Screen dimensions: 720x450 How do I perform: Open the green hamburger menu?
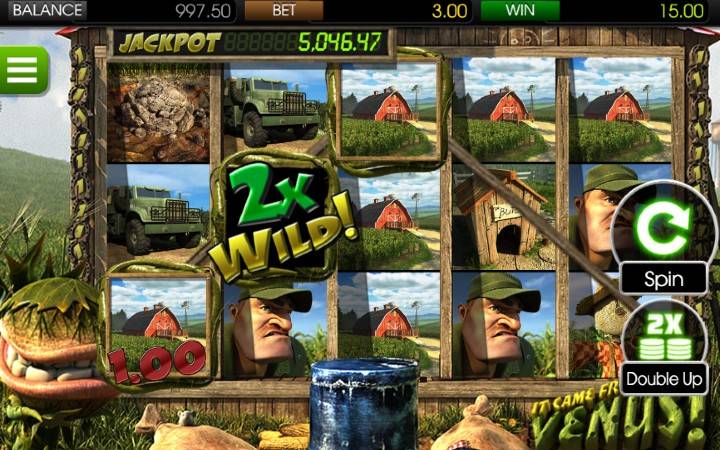(x=22, y=70)
